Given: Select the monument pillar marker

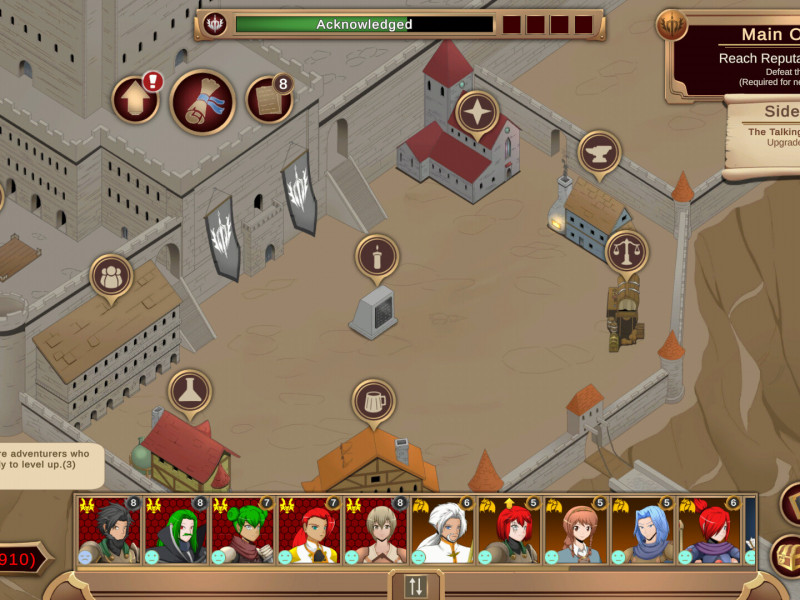Looking at the screenshot, I should pos(377,257).
